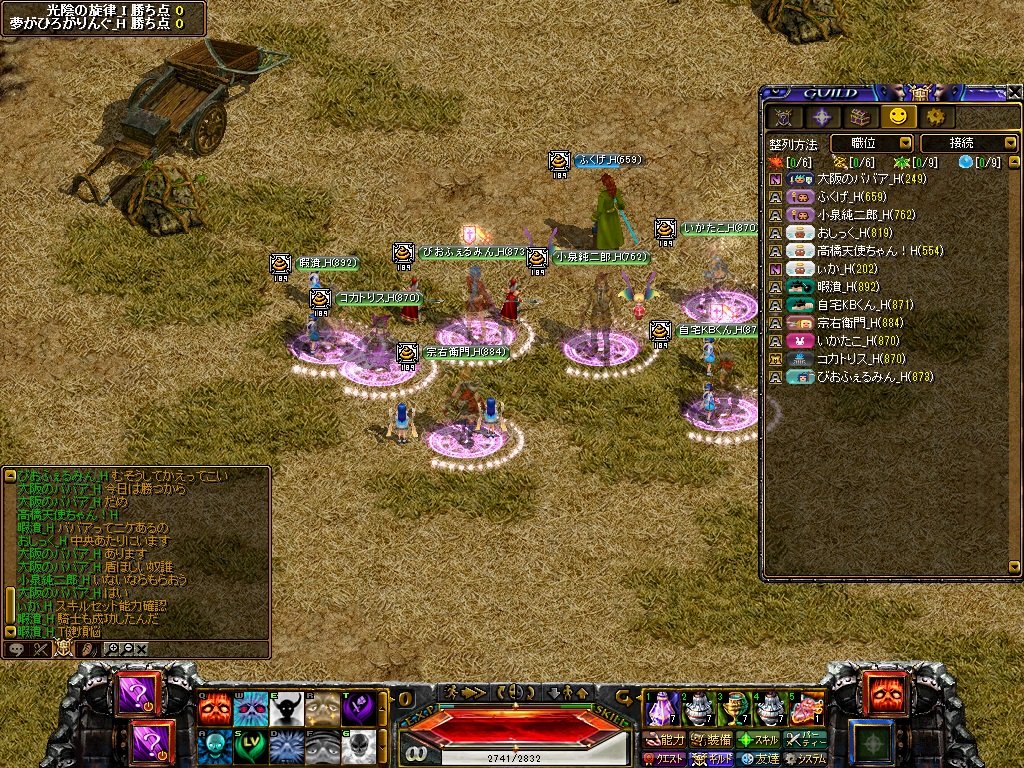Open the システム system menu
The height and width of the screenshot is (768, 1024).
(x=806, y=759)
